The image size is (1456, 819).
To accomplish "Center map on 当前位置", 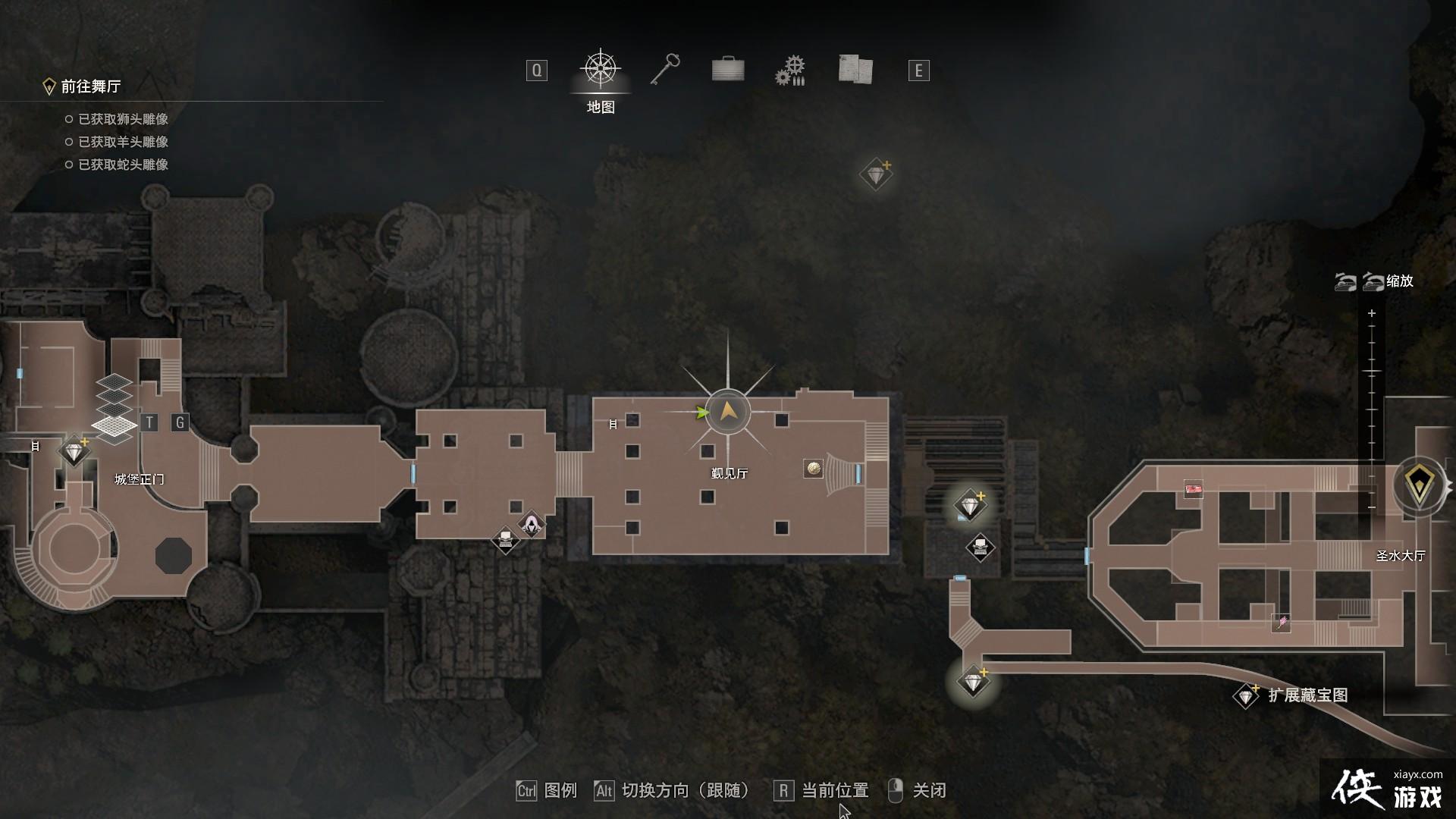I will pos(821,791).
